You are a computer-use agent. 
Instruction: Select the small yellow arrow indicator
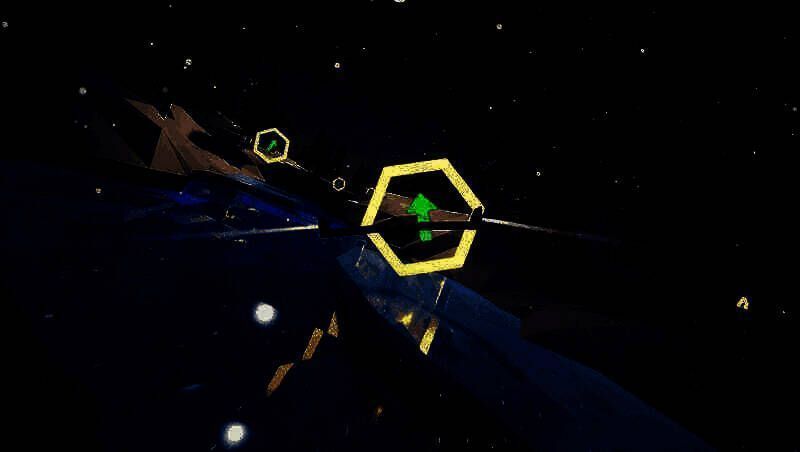point(742,302)
